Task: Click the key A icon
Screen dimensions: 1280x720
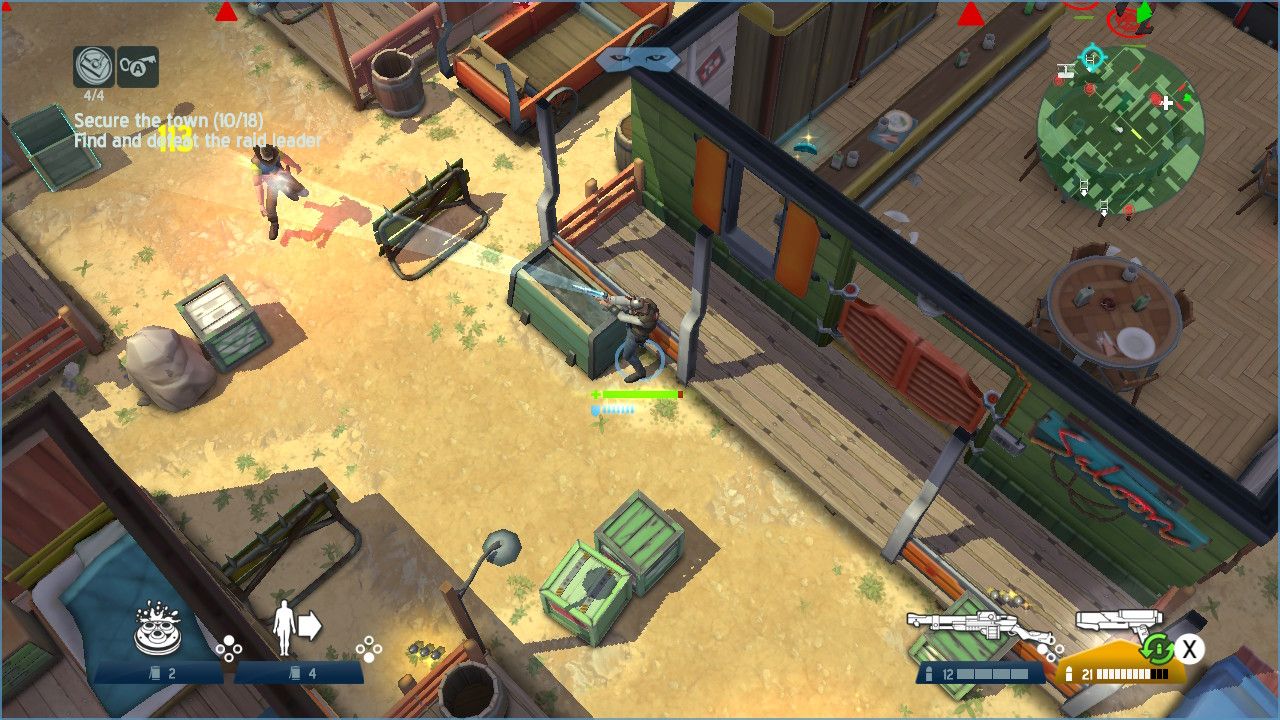Action: click(x=138, y=67)
